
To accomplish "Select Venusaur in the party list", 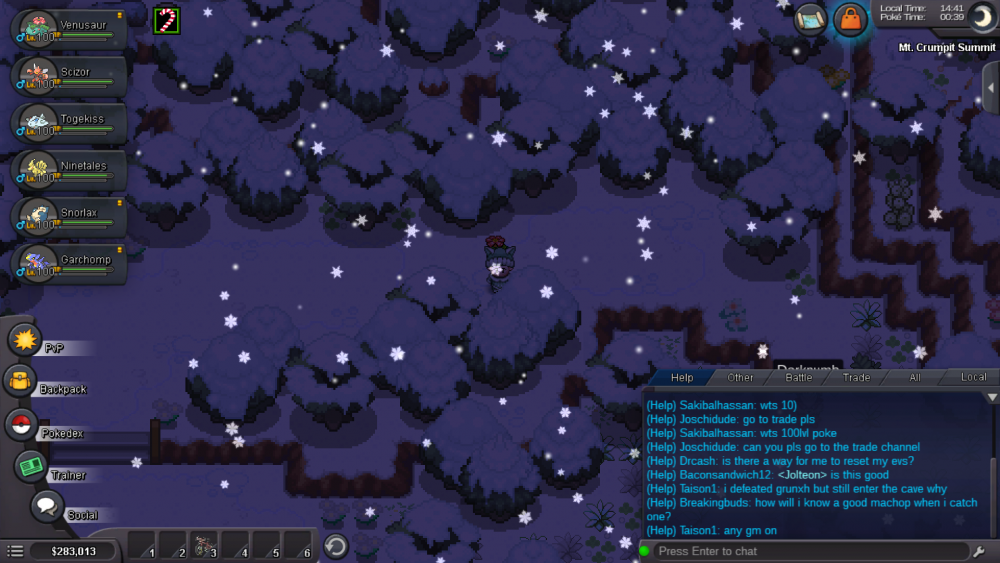I will (68, 29).
